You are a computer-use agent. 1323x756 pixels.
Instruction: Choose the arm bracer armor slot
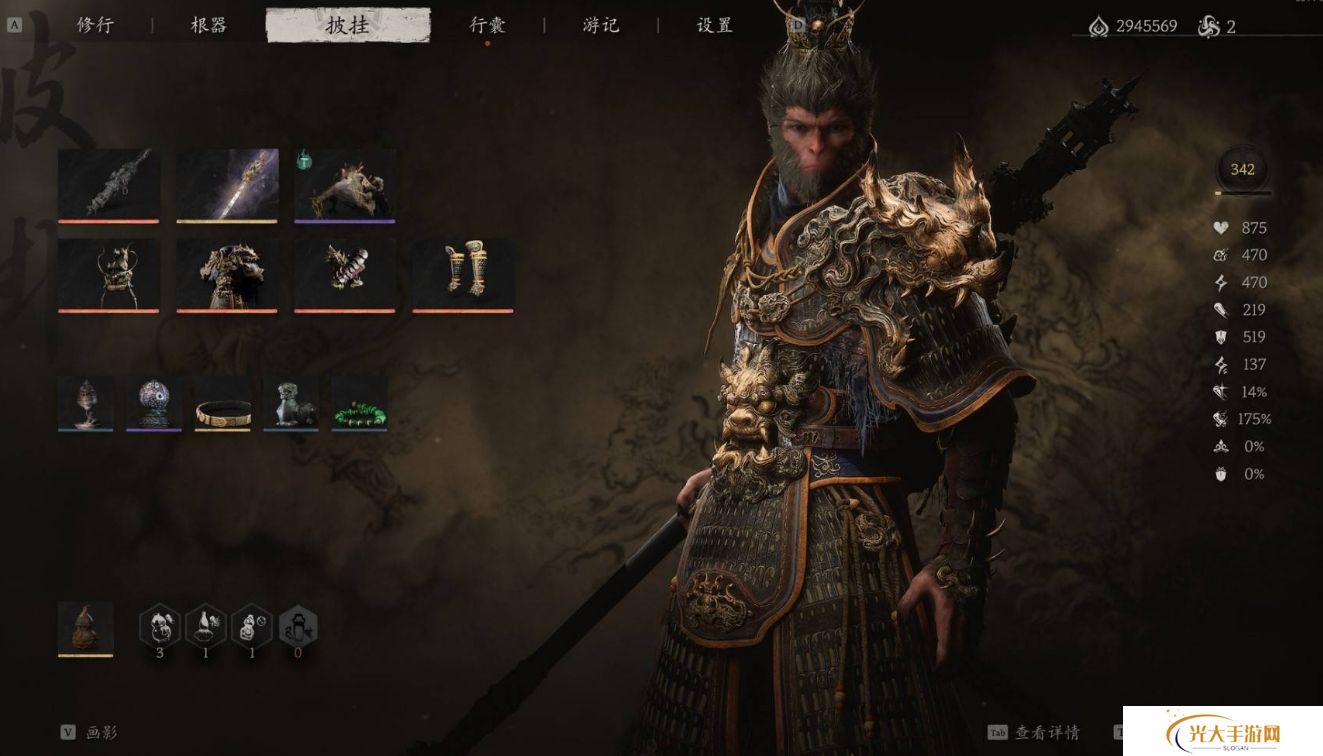point(345,273)
